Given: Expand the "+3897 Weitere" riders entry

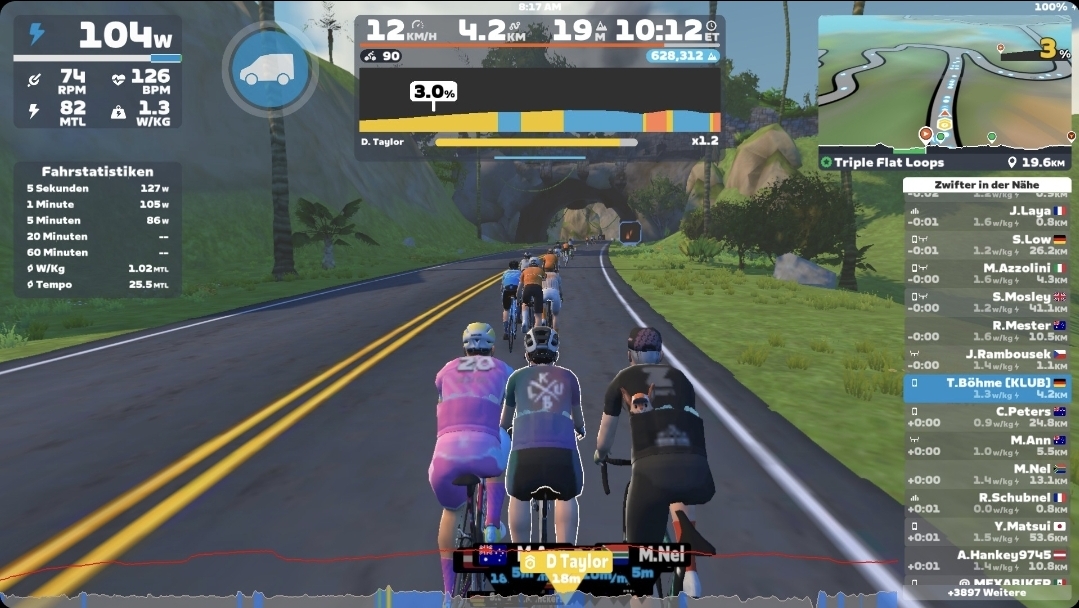Looking at the screenshot, I should [x=986, y=593].
